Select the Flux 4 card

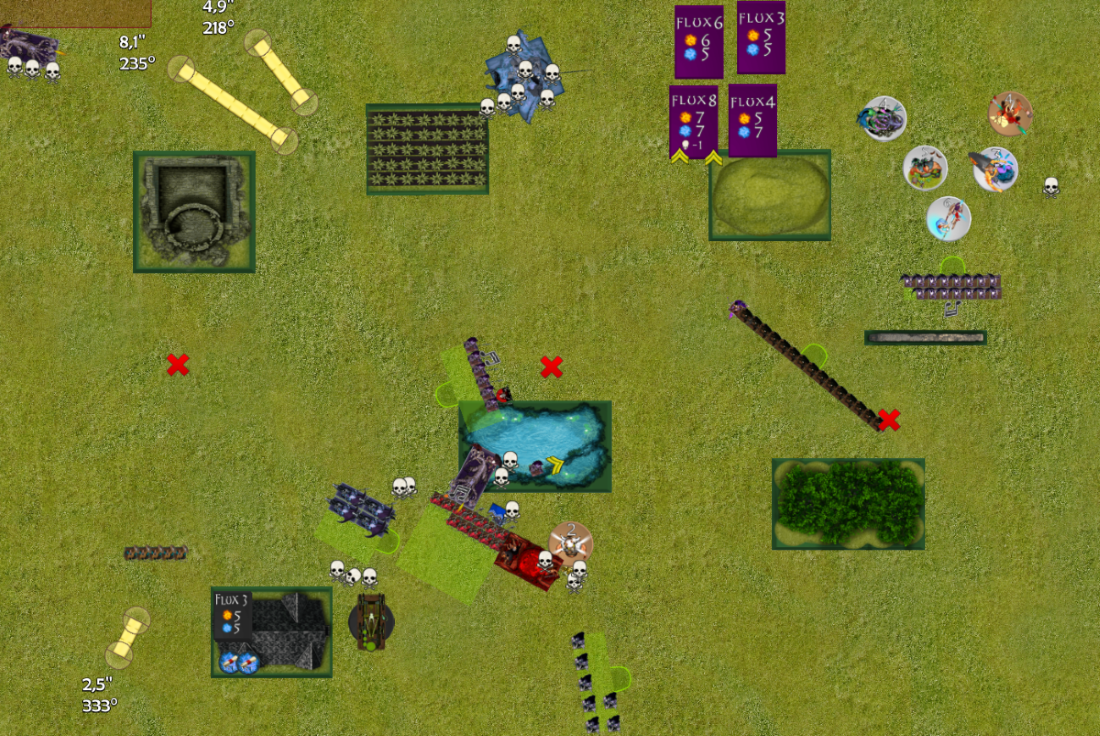point(753,120)
